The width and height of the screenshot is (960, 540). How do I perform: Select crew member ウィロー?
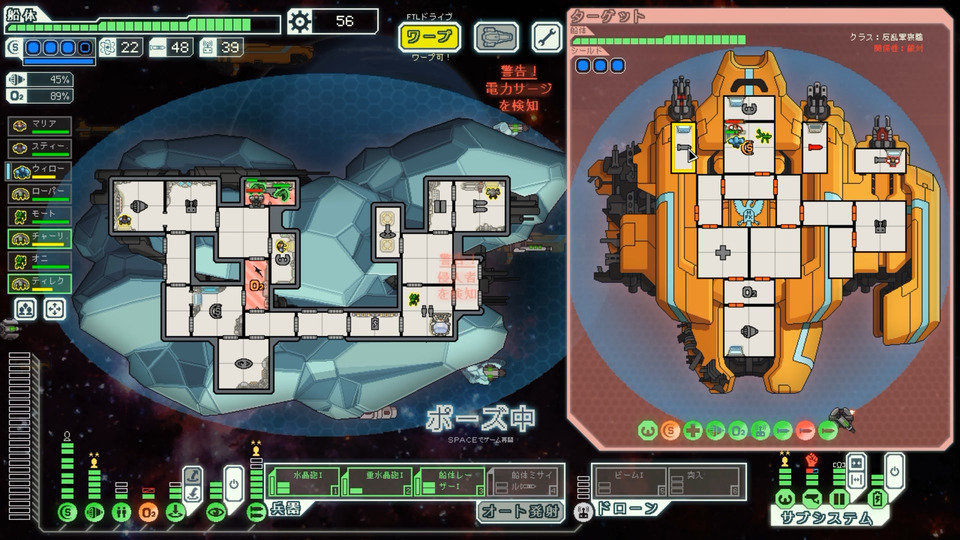click(39, 170)
